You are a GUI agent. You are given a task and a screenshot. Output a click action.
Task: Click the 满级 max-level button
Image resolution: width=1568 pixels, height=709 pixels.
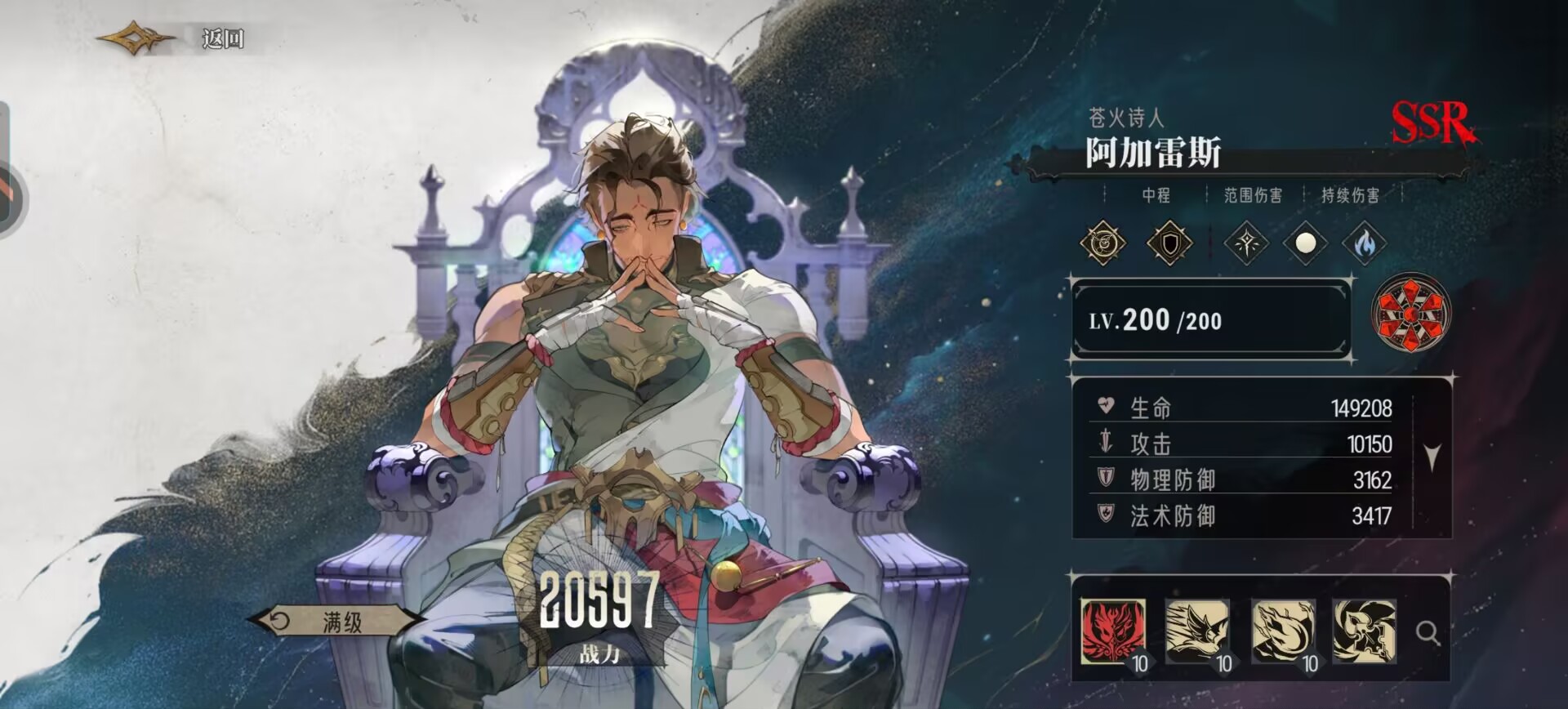pyautogui.click(x=340, y=622)
